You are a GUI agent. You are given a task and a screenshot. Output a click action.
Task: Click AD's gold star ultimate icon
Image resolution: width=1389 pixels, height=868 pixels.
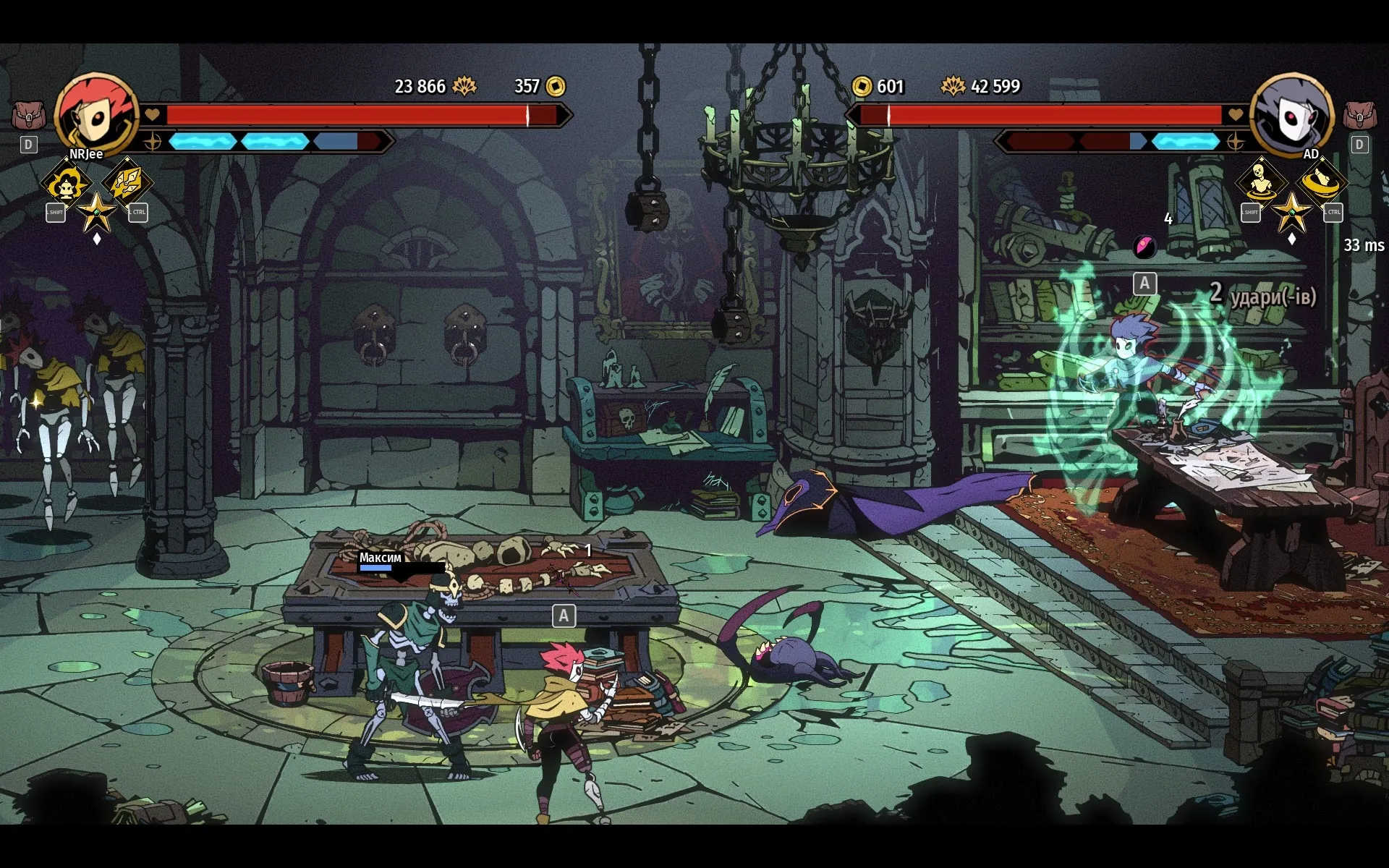point(1291,211)
